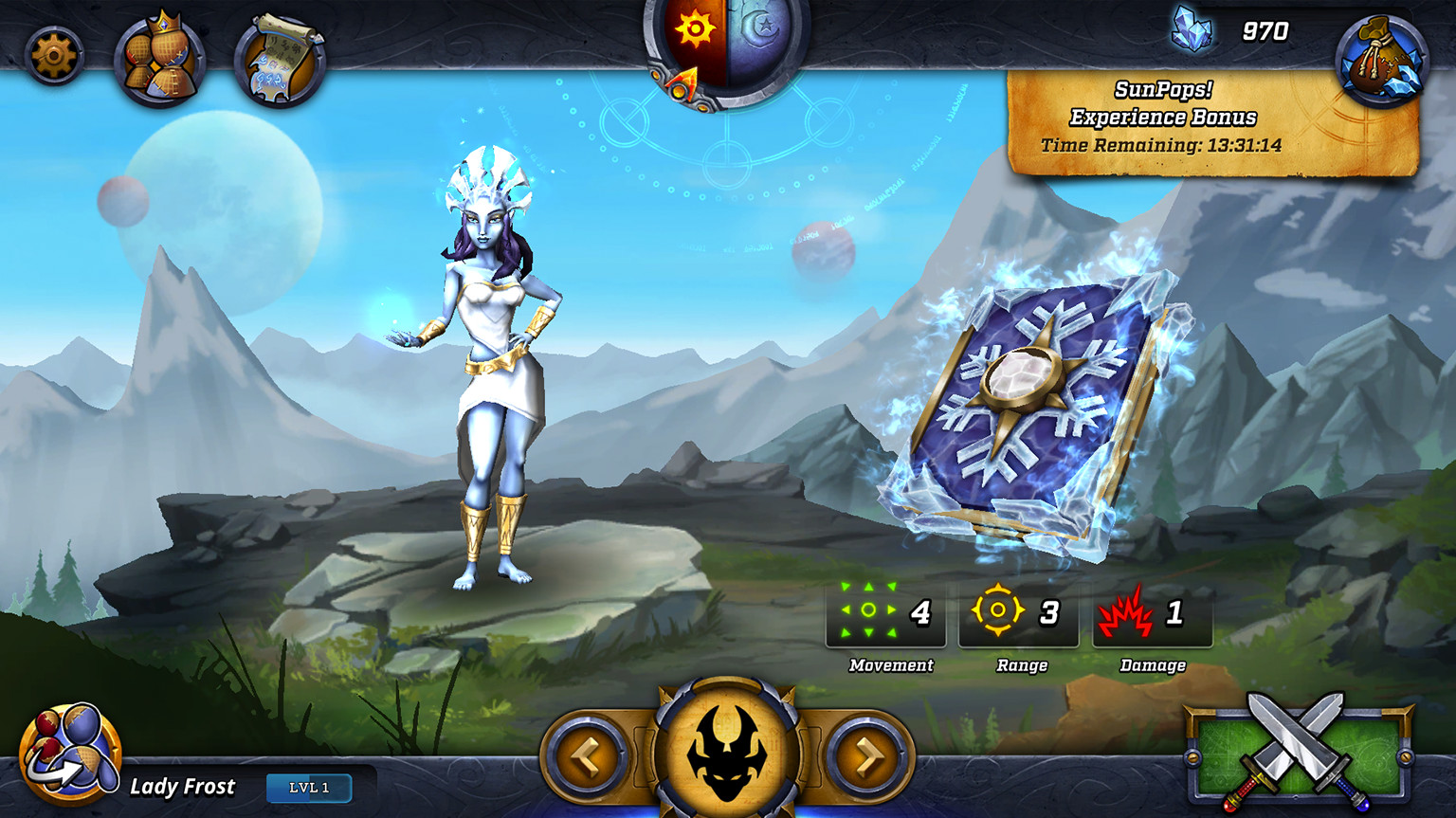
Task: Open the swap pieces icon beside Lady Frost
Action: tap(70, 755)
